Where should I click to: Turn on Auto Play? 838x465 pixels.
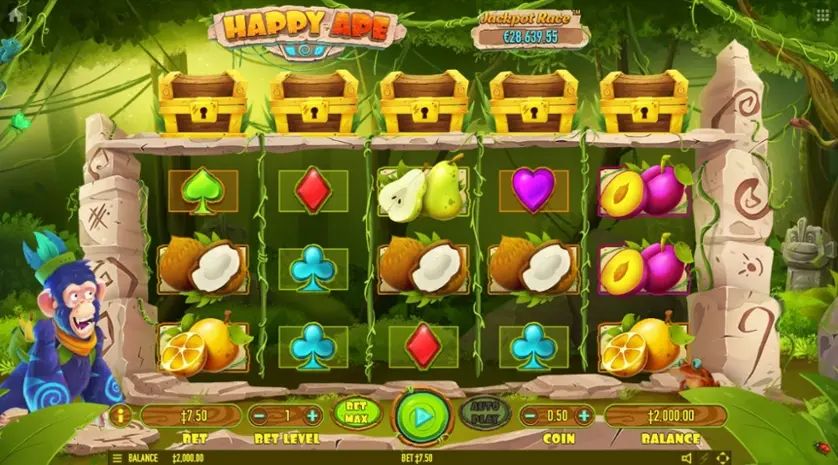pyautogui.click(x=484, y=413)
